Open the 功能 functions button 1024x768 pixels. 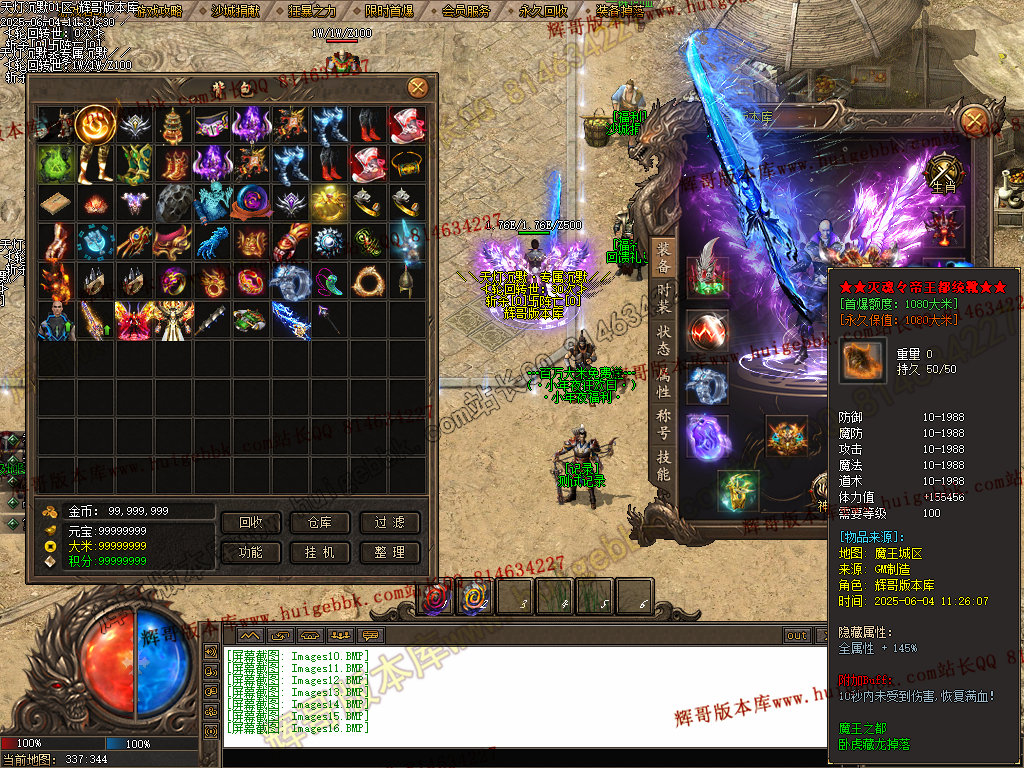(251, 552)
